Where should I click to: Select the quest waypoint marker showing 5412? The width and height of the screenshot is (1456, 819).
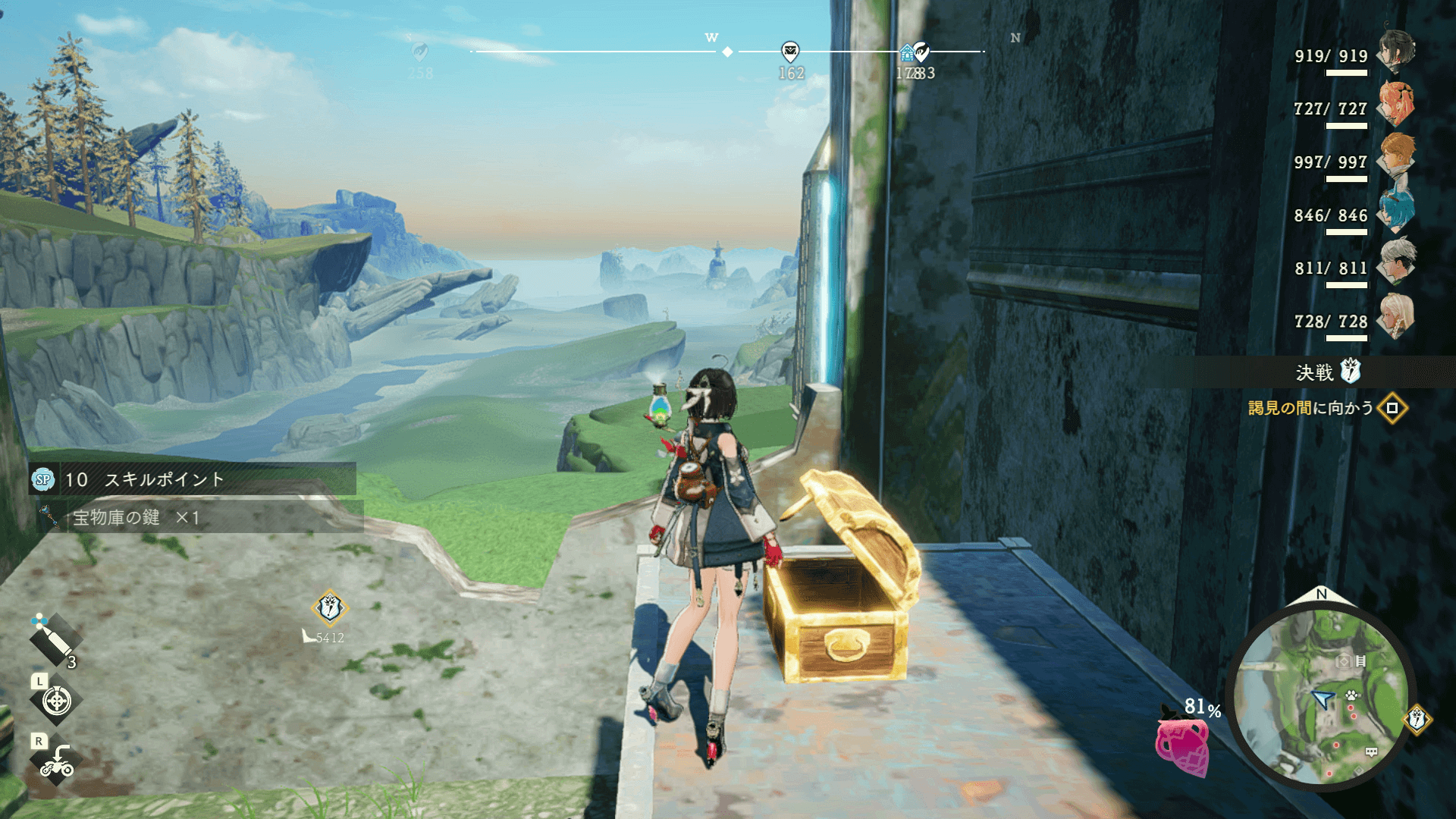[x=329, y=607]
